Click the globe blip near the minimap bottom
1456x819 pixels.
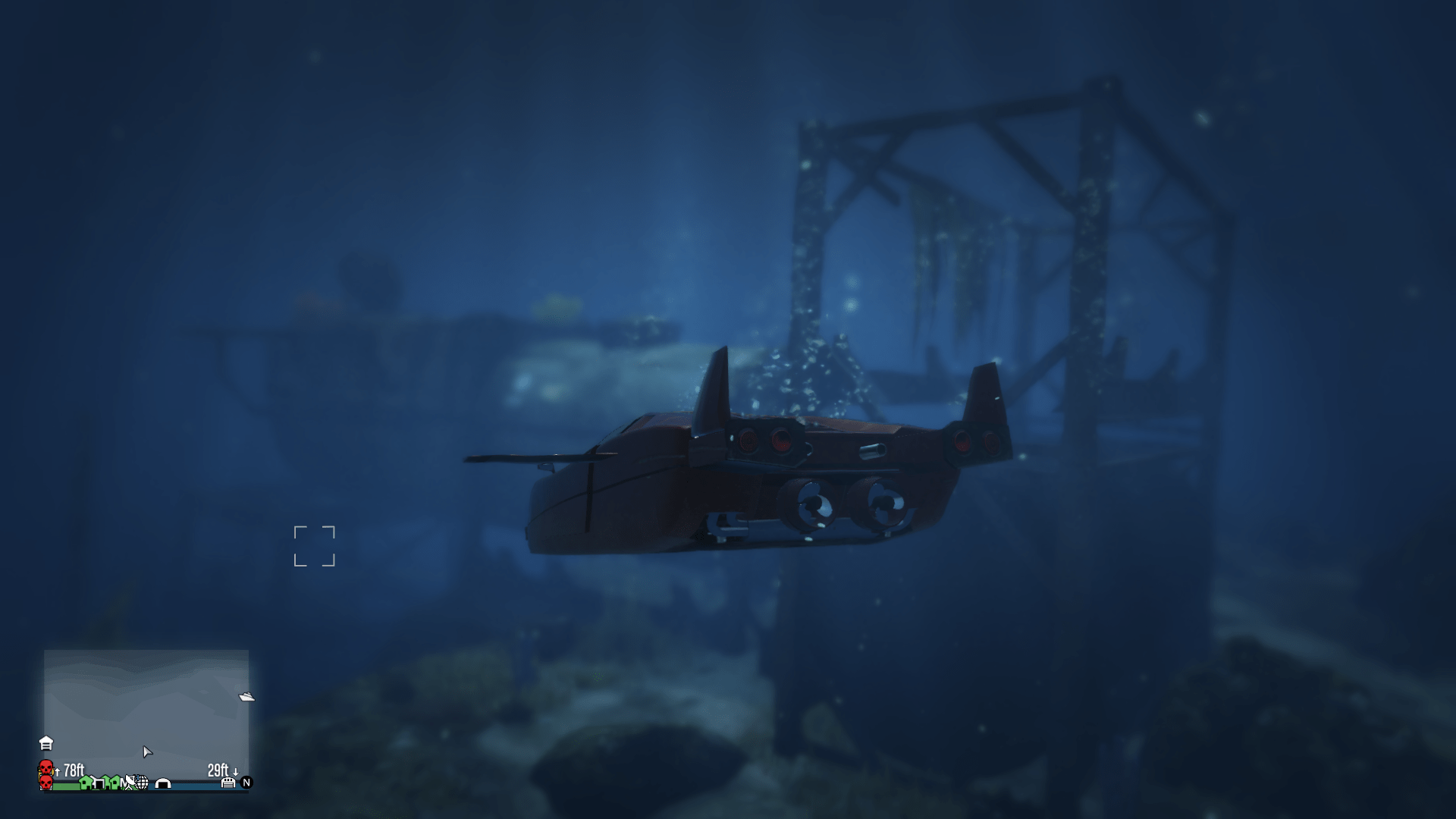tap(141, 783)
